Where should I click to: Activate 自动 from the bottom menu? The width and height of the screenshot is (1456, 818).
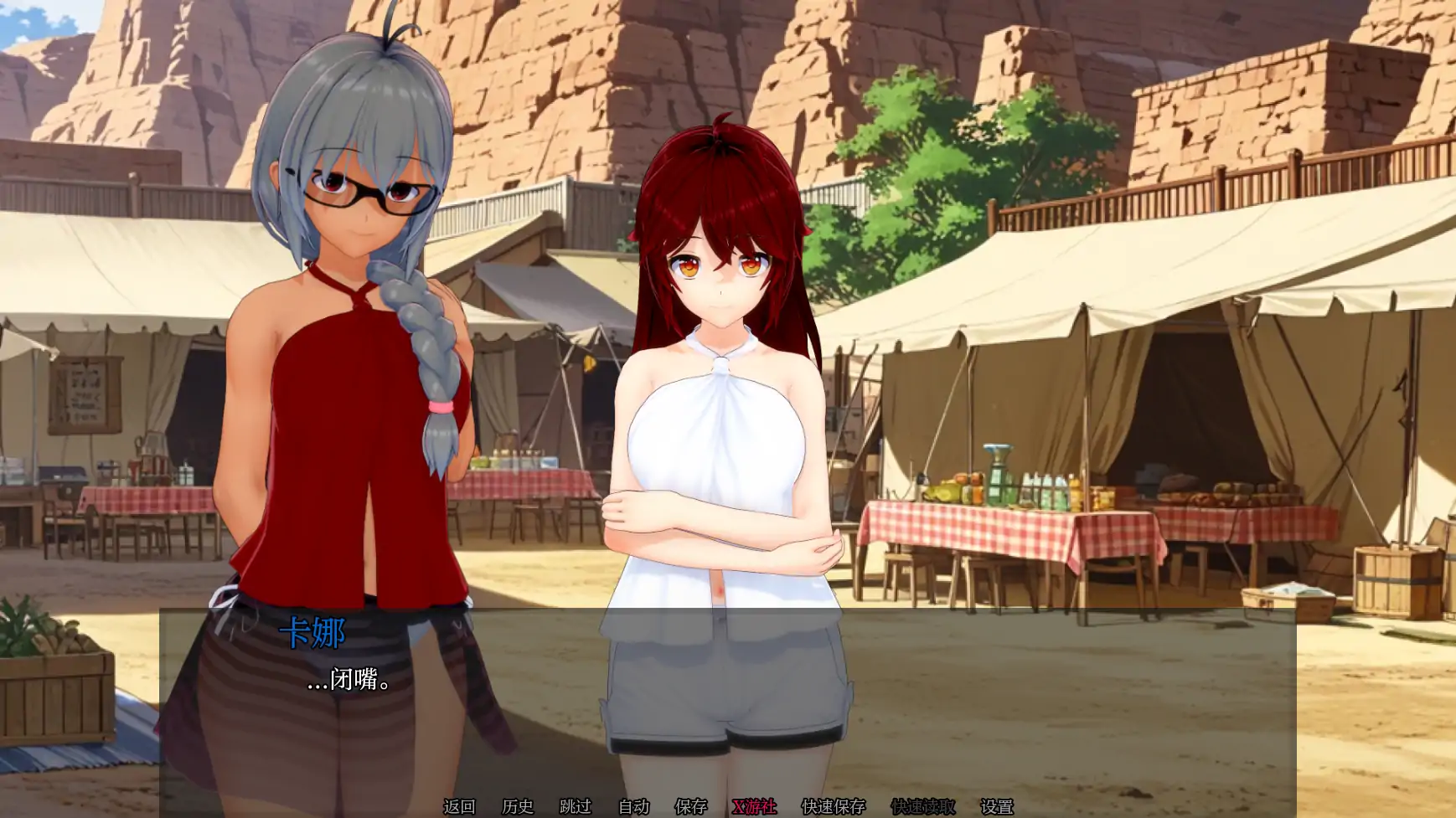pyautogui.click(x=632, y=809)
